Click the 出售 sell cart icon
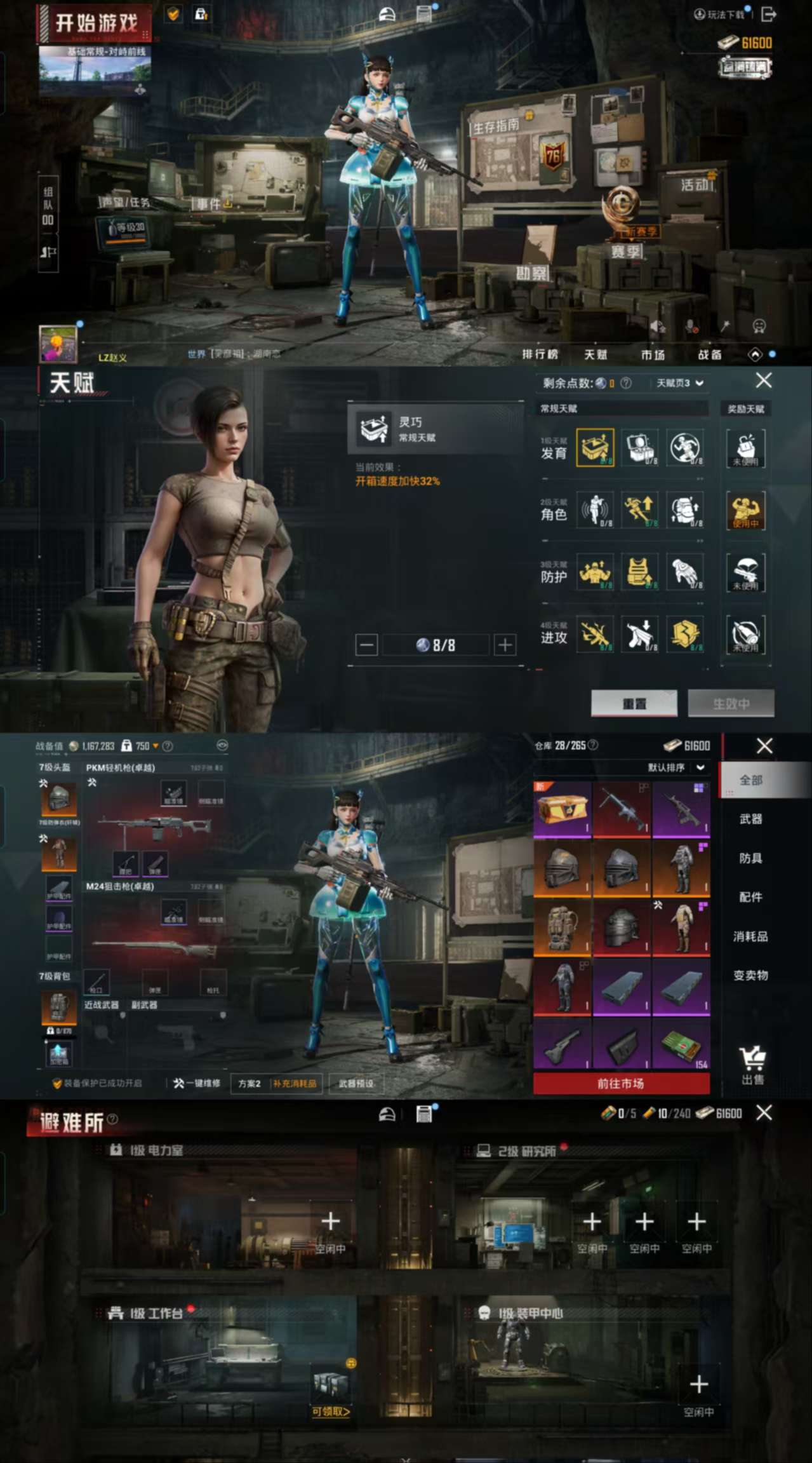The image size is (812, 1463). point(753,1065)
